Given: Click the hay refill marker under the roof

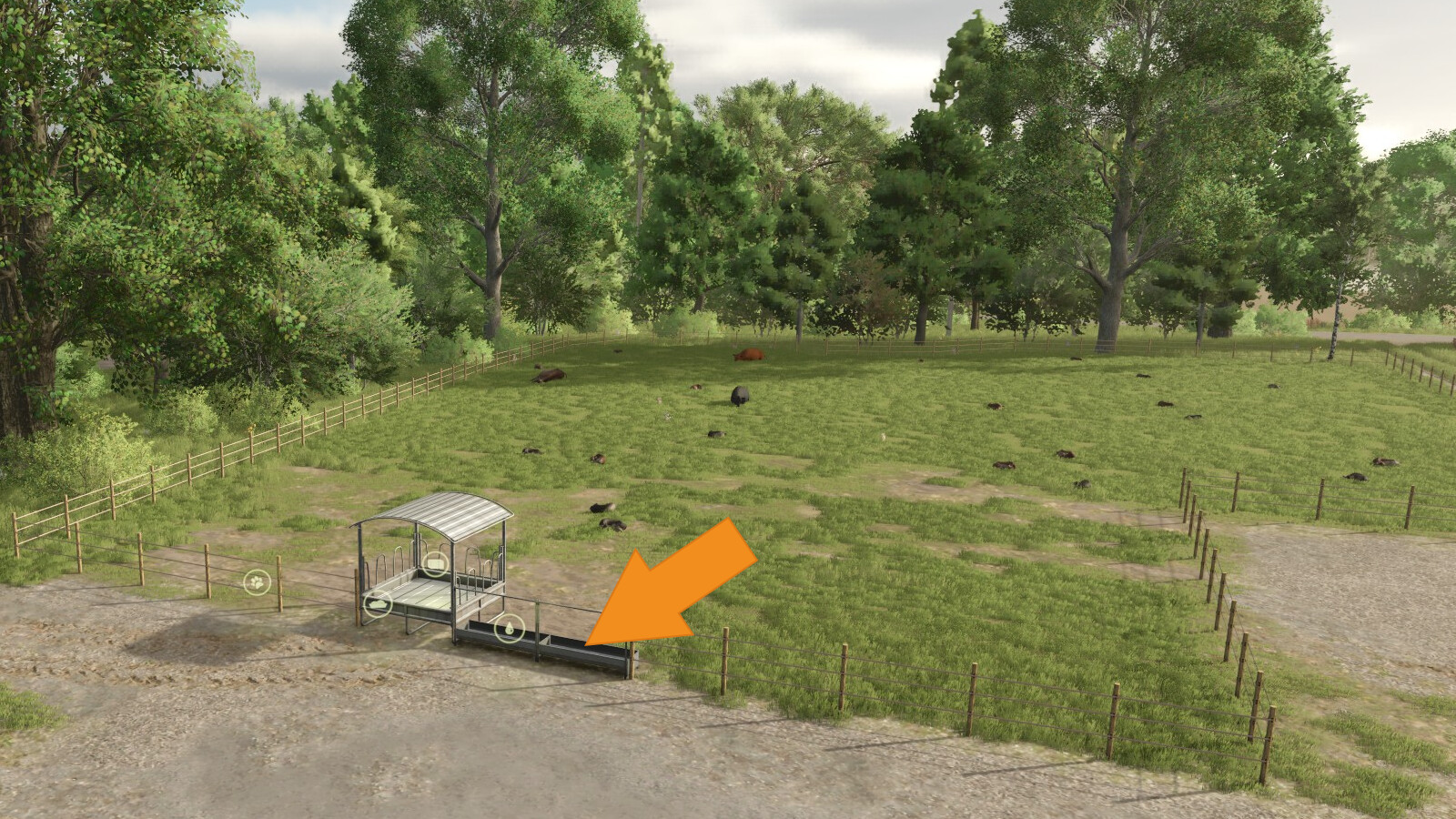Looking at the screenshot, I should (436, 563).
